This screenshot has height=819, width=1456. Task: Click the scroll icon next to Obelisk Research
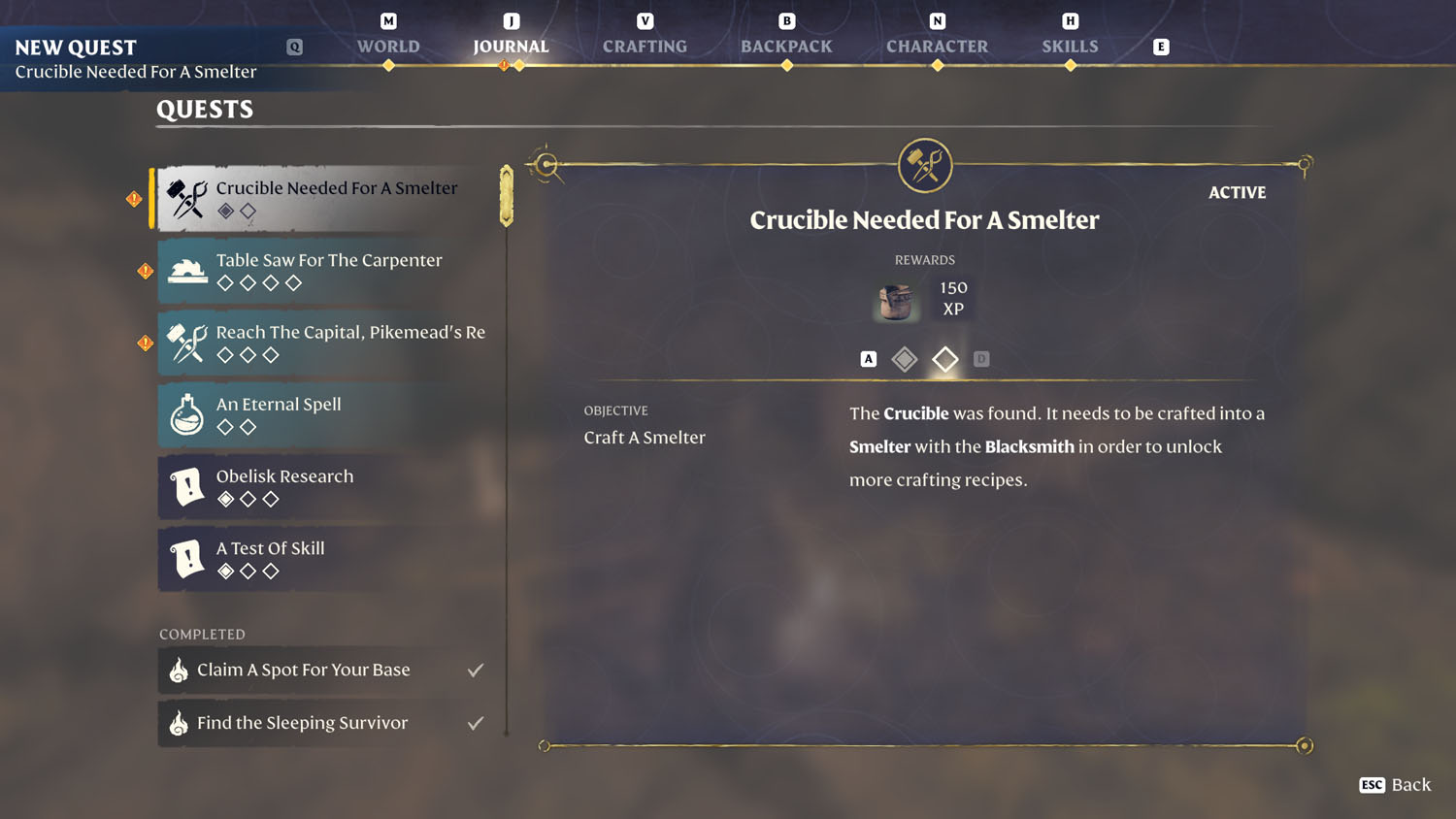(x=185, y=486)
